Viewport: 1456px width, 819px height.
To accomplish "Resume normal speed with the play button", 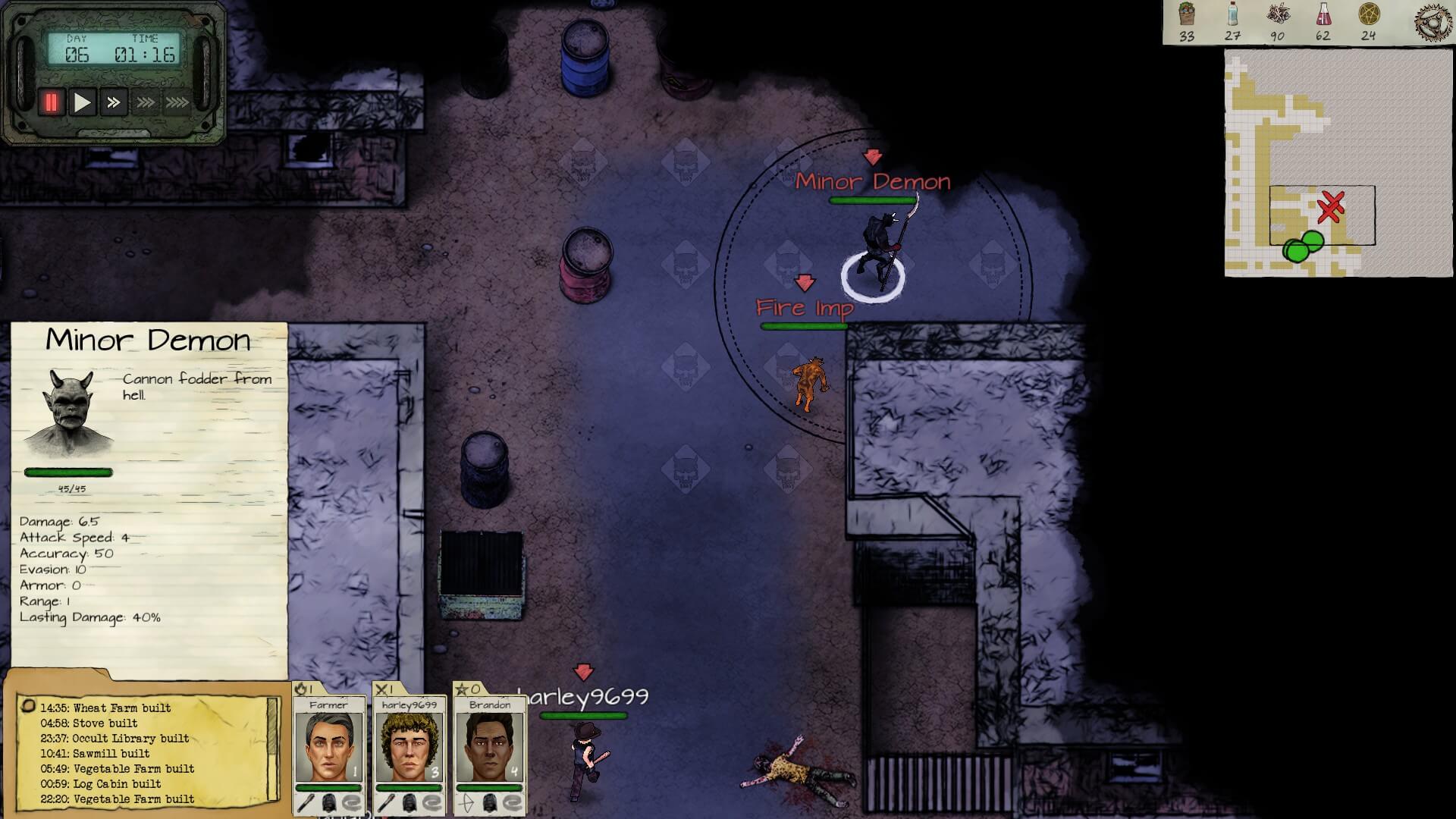I will click(82, 102).
